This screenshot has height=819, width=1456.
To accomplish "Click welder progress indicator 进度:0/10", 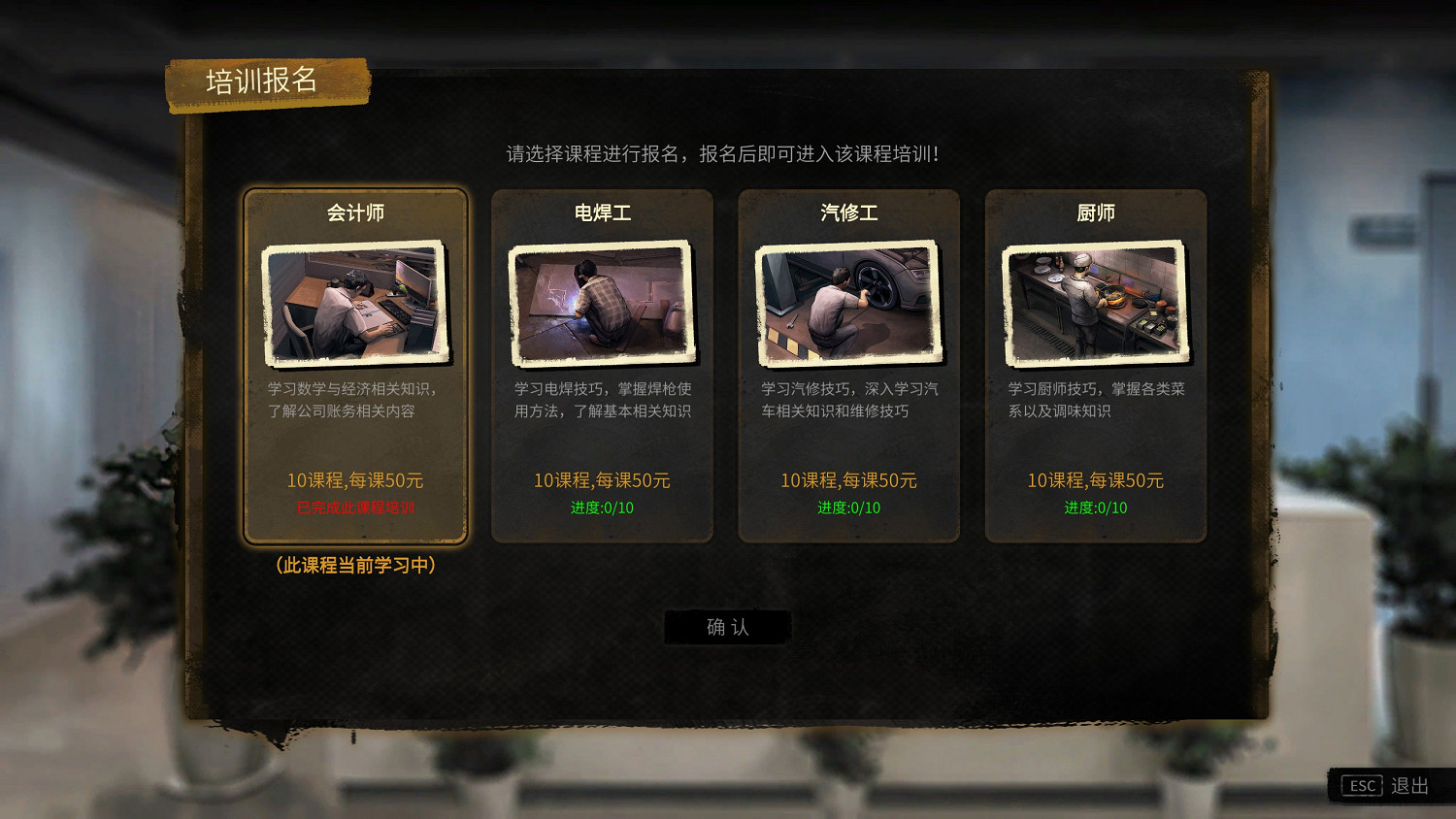I will click(602, 507).
